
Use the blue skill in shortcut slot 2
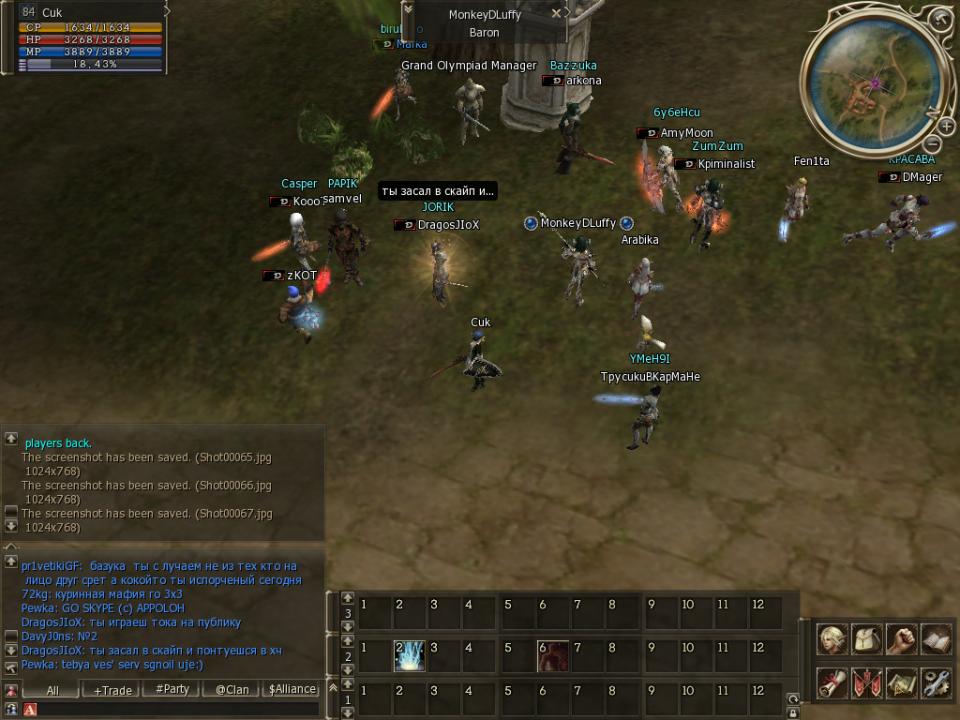[409, 656]
